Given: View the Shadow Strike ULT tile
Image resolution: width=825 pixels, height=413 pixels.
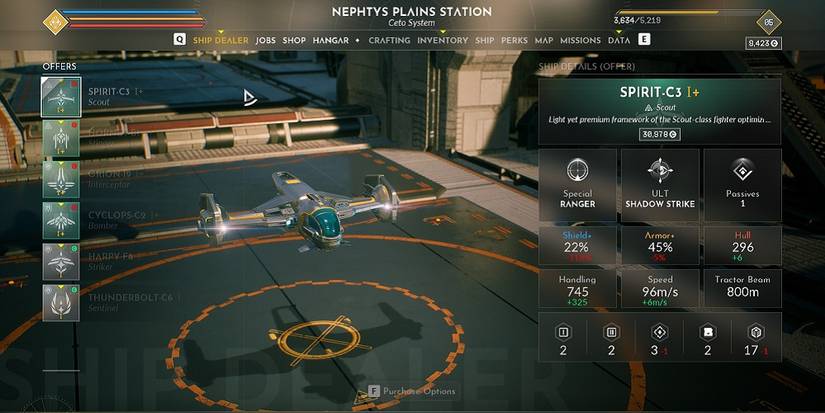Looking at the screenshot, I should click(x=659, y=184).
